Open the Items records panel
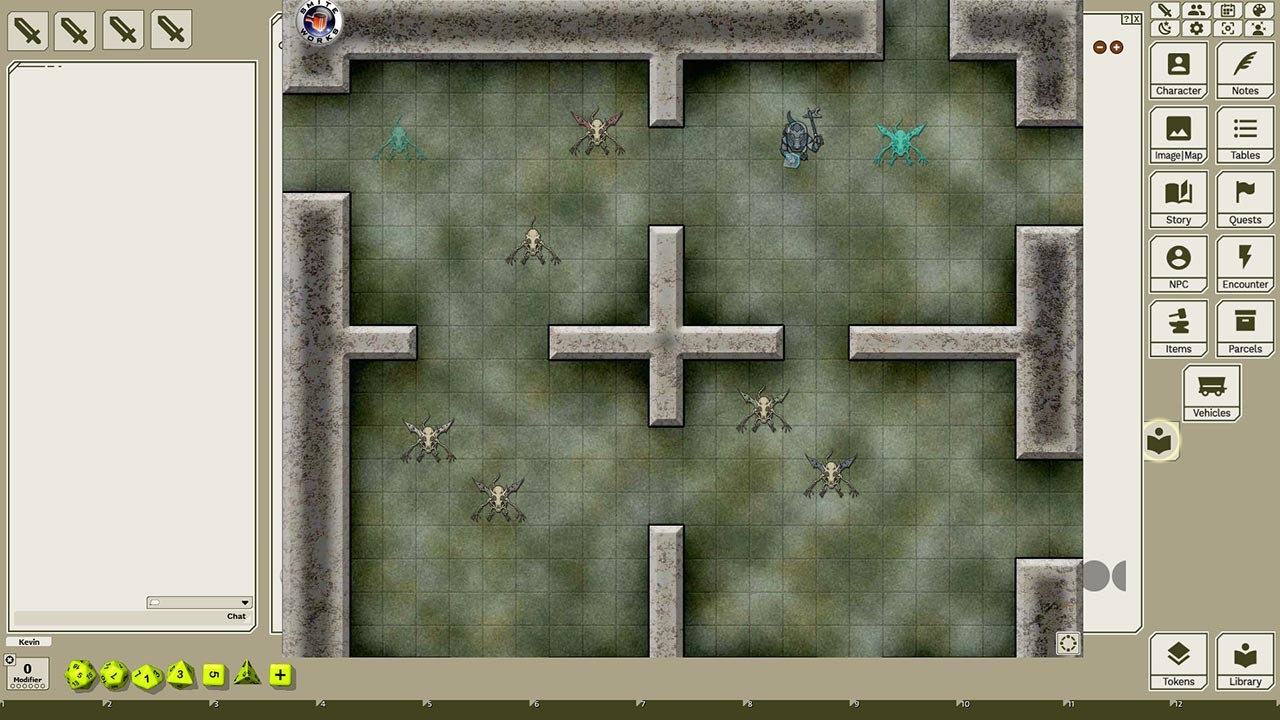This screenshot has height=720, width=1280. coord(1178,328)
